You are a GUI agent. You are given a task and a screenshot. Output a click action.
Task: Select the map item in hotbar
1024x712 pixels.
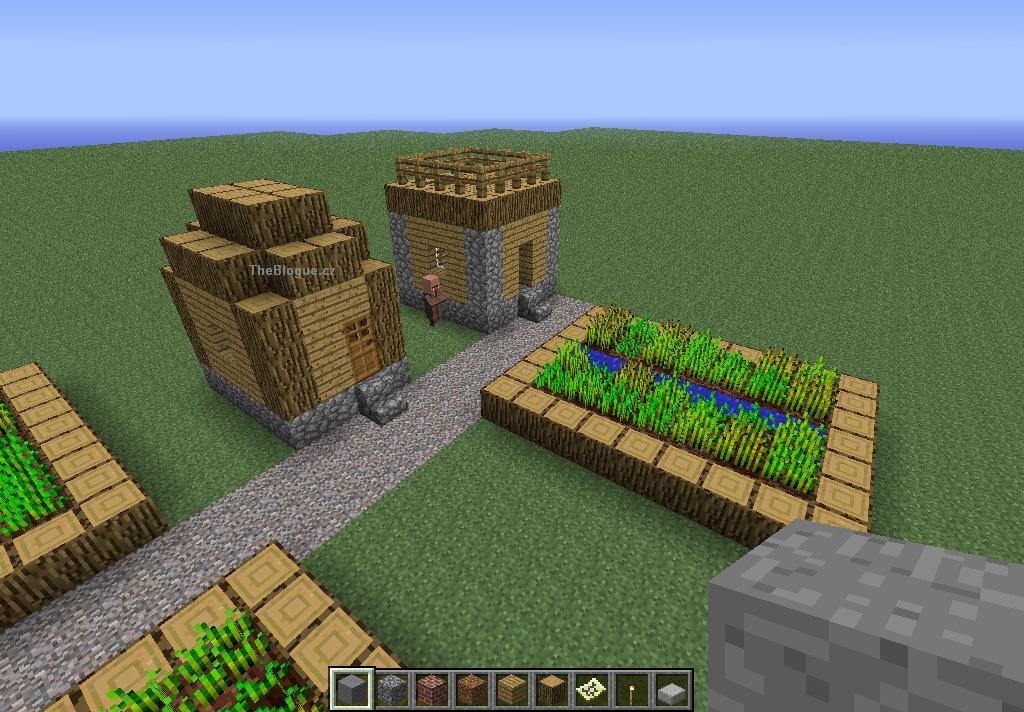click(x=591, y=689)
